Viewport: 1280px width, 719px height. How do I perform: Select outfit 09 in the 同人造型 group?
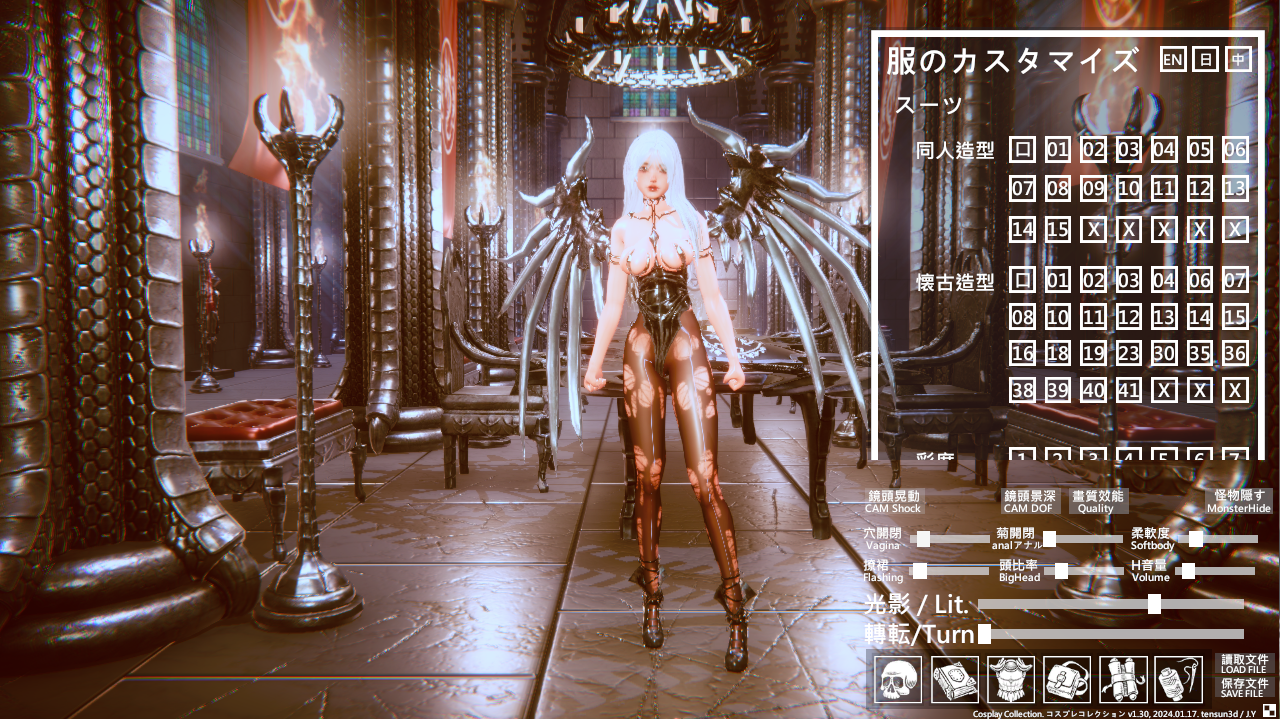[1093, 188]
